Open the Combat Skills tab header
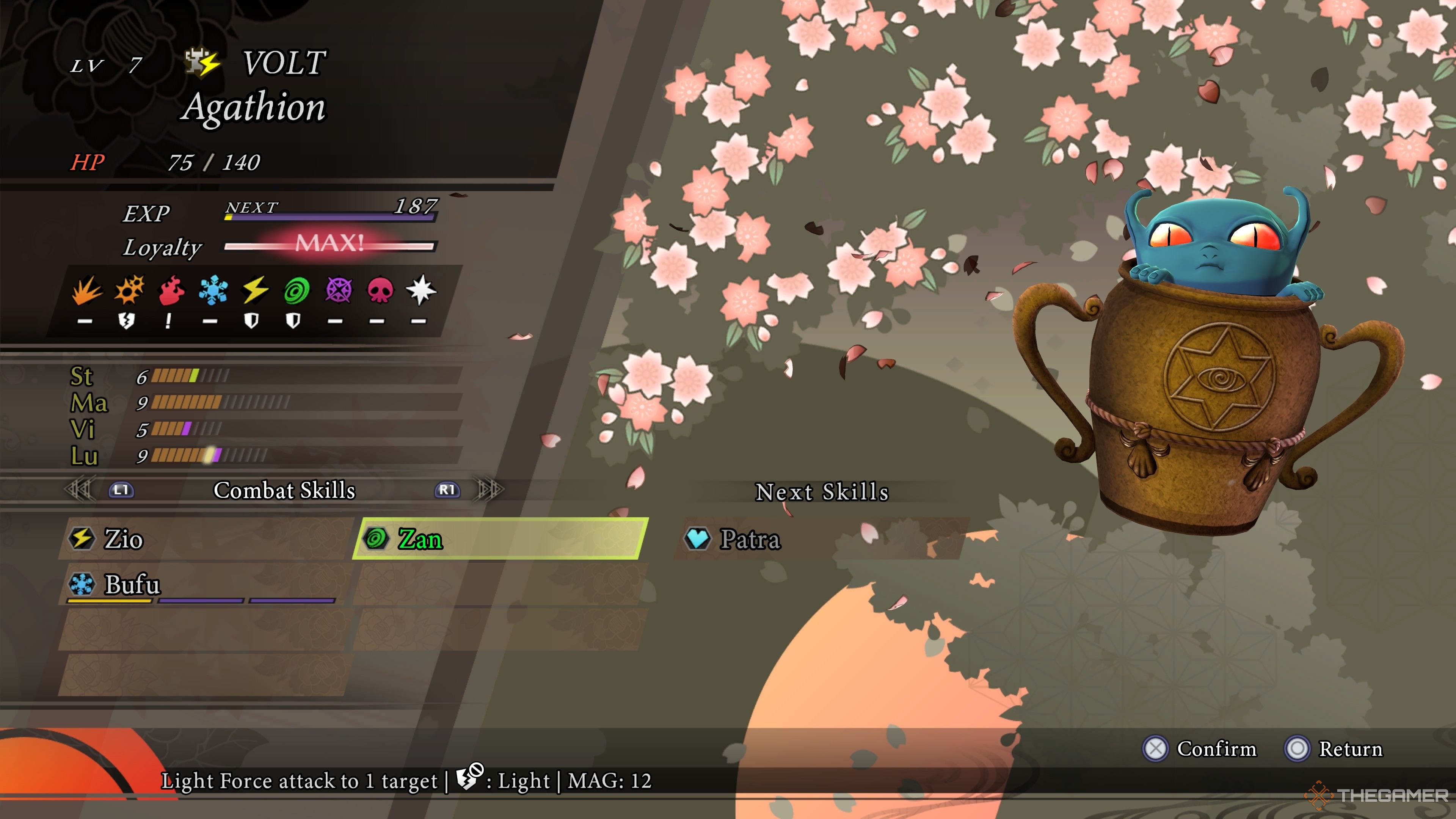The width and height of the screenshot is (1456, 819). point(284,490)
